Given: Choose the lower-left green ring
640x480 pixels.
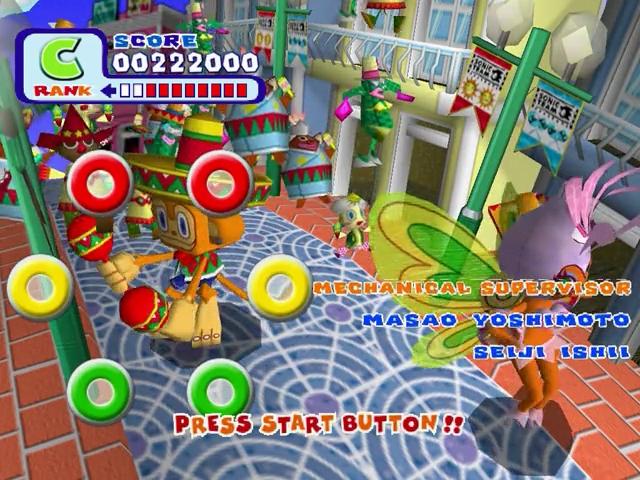Looking at the screenshot, I should 100,391.
